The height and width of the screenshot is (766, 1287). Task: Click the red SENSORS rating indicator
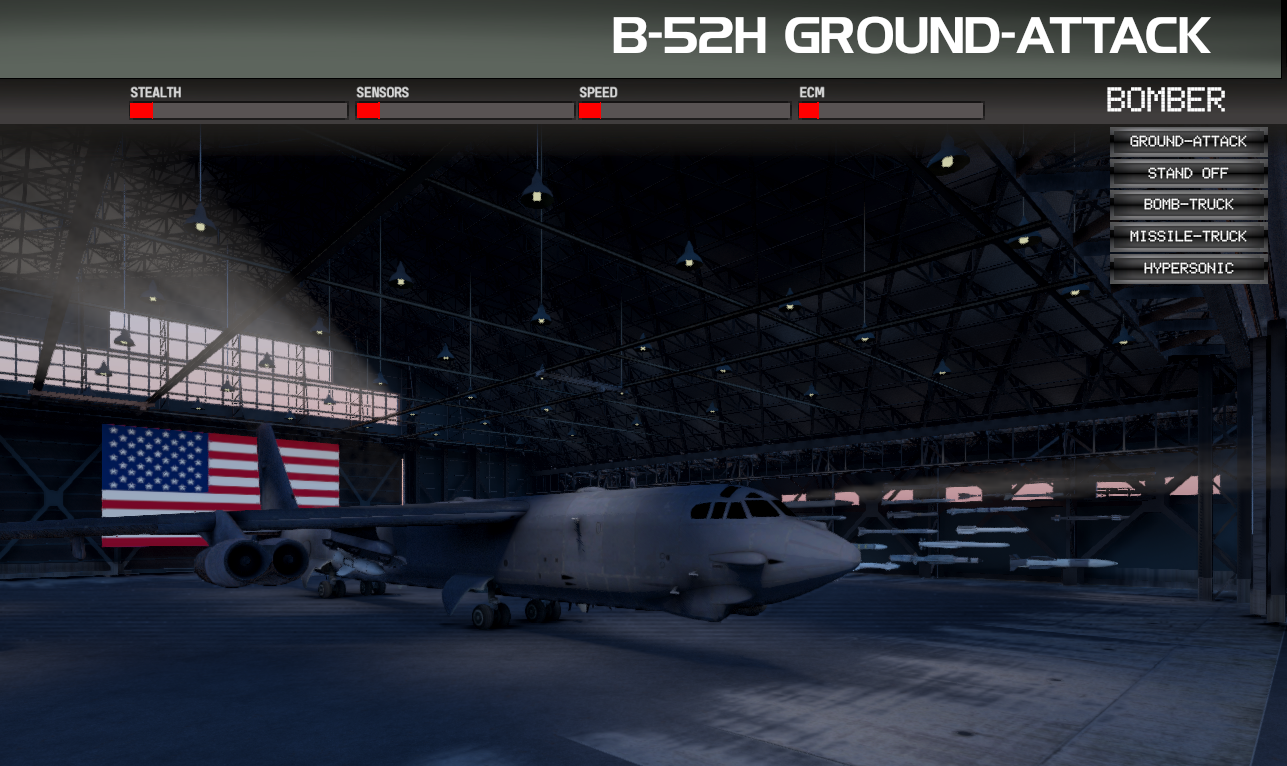368,110
